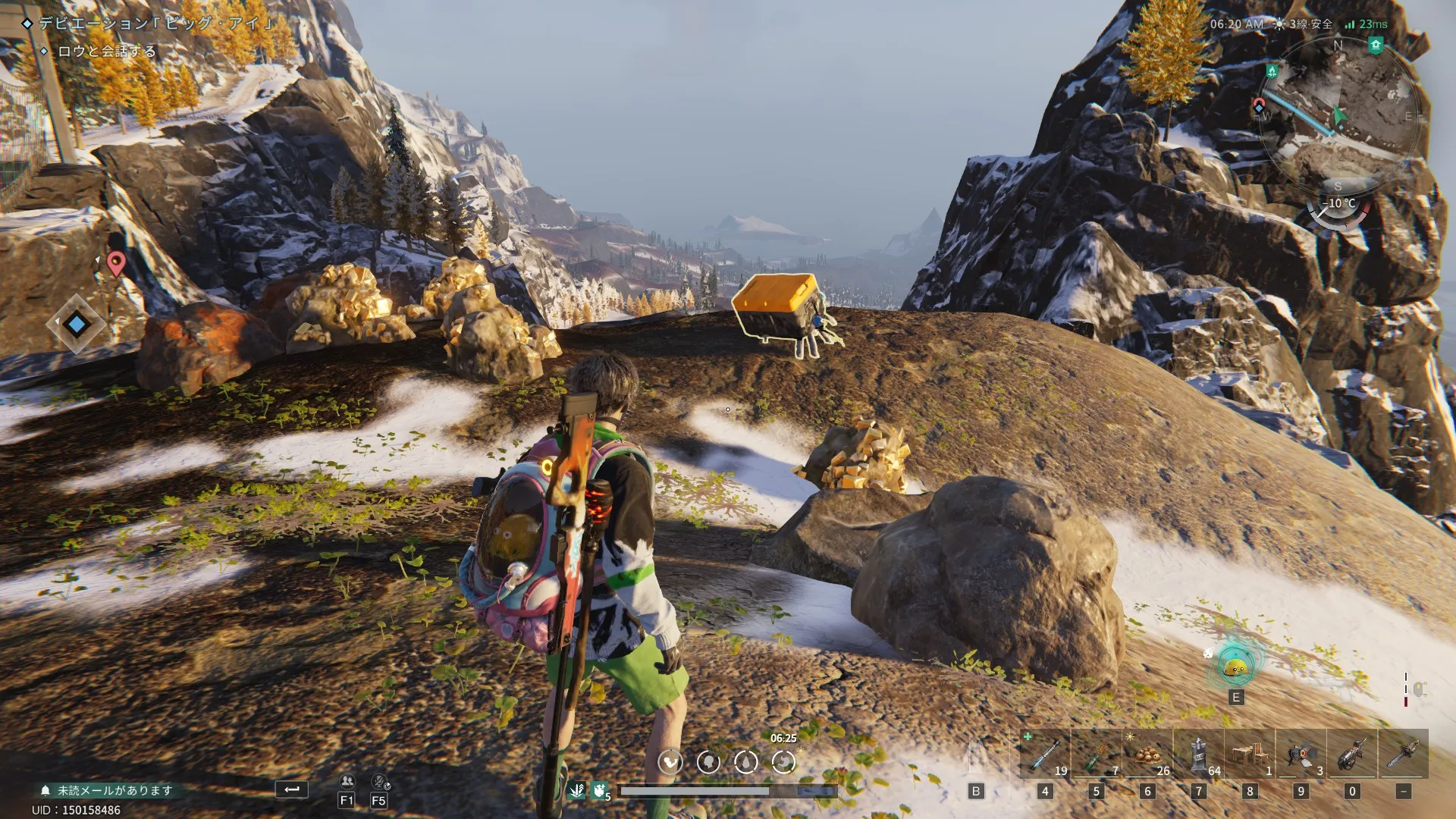Viewport: 1456px width, 819px height.
Task: Equip the chainsaw hotbar slot
Action: [1404, 754]
